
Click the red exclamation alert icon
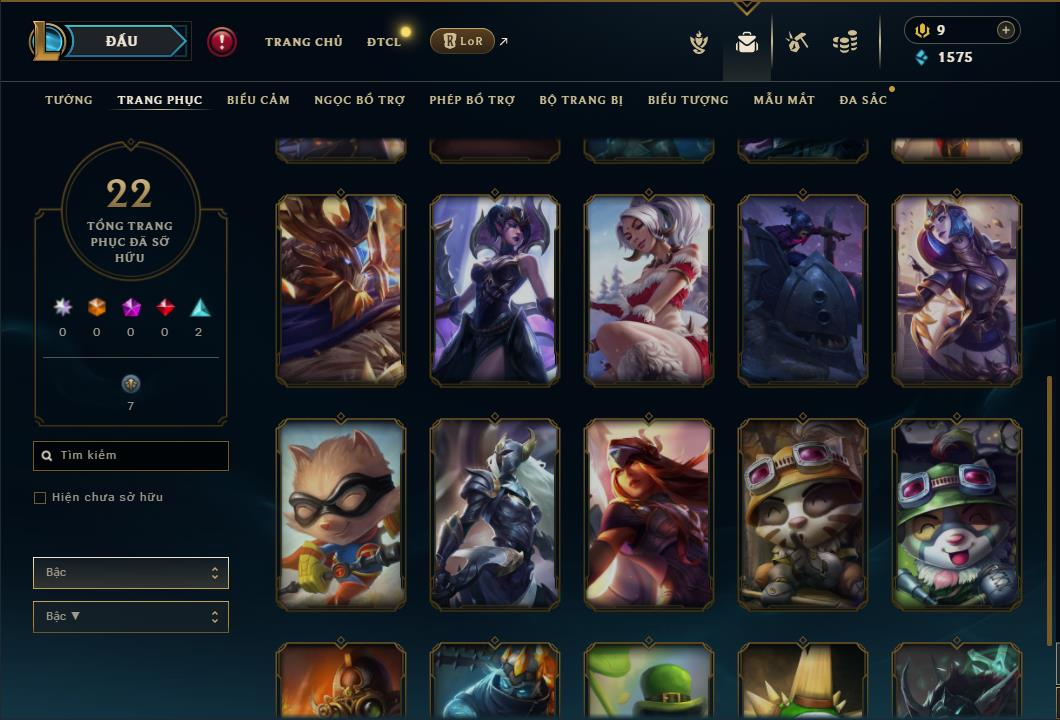point(222,42)
